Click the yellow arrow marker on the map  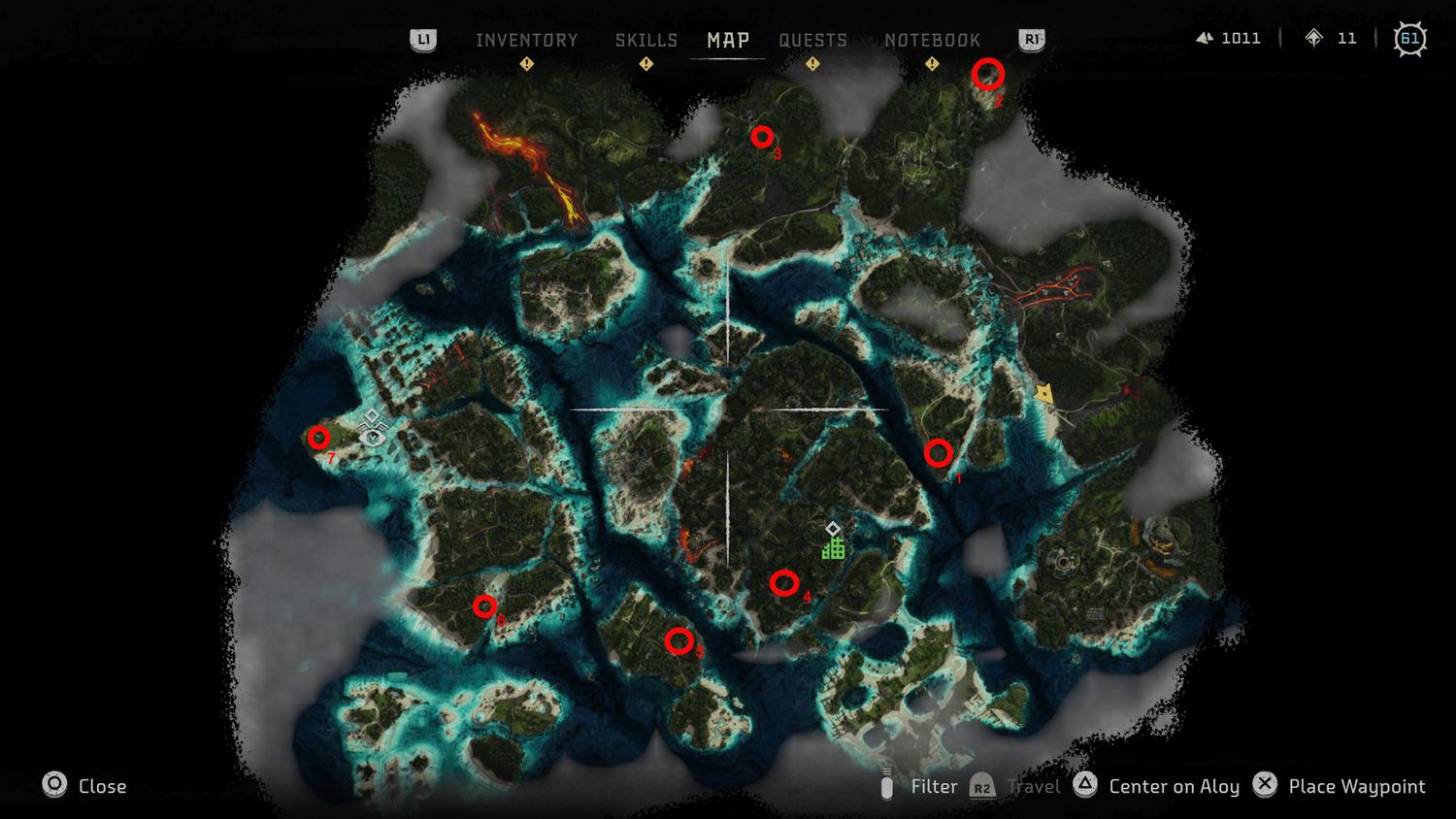coord(1043,393)
